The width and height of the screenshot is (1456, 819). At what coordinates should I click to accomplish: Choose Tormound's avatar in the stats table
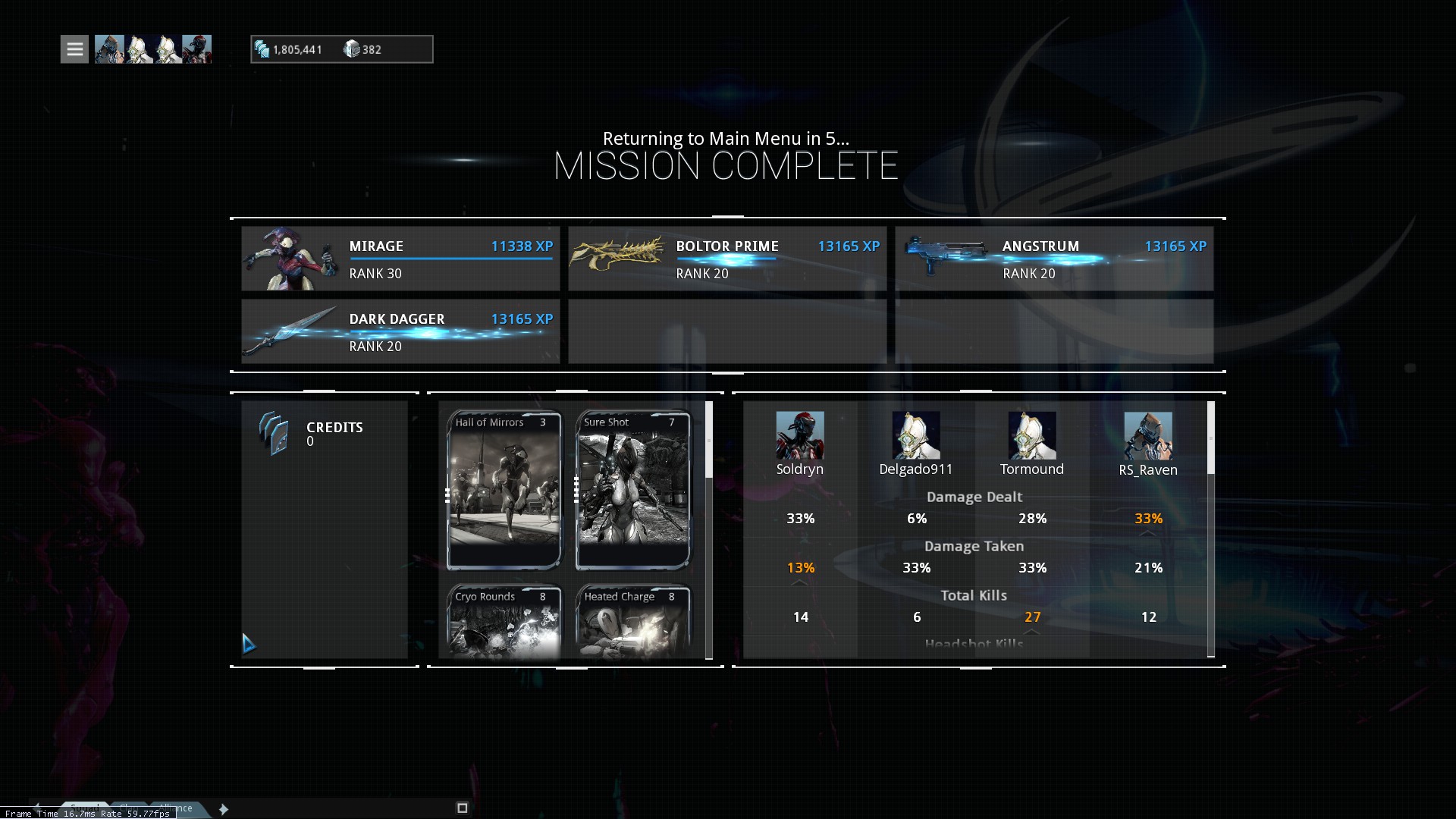[x=1031, y=435]
